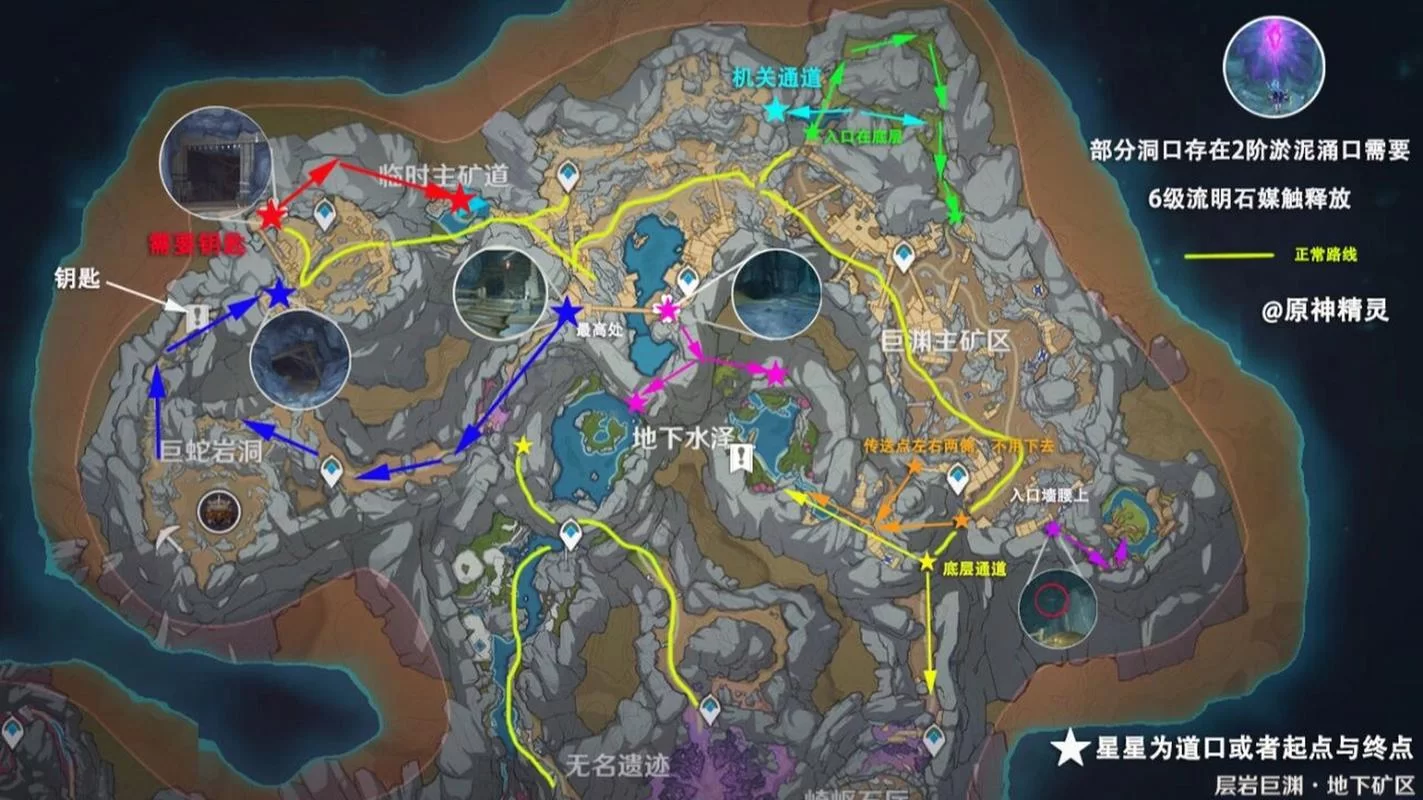Viewport: 1423px width, 800px height.
Task: Click the red star labeled 需要钥匙
Action: pyautogui.click(x=270, y=213)
